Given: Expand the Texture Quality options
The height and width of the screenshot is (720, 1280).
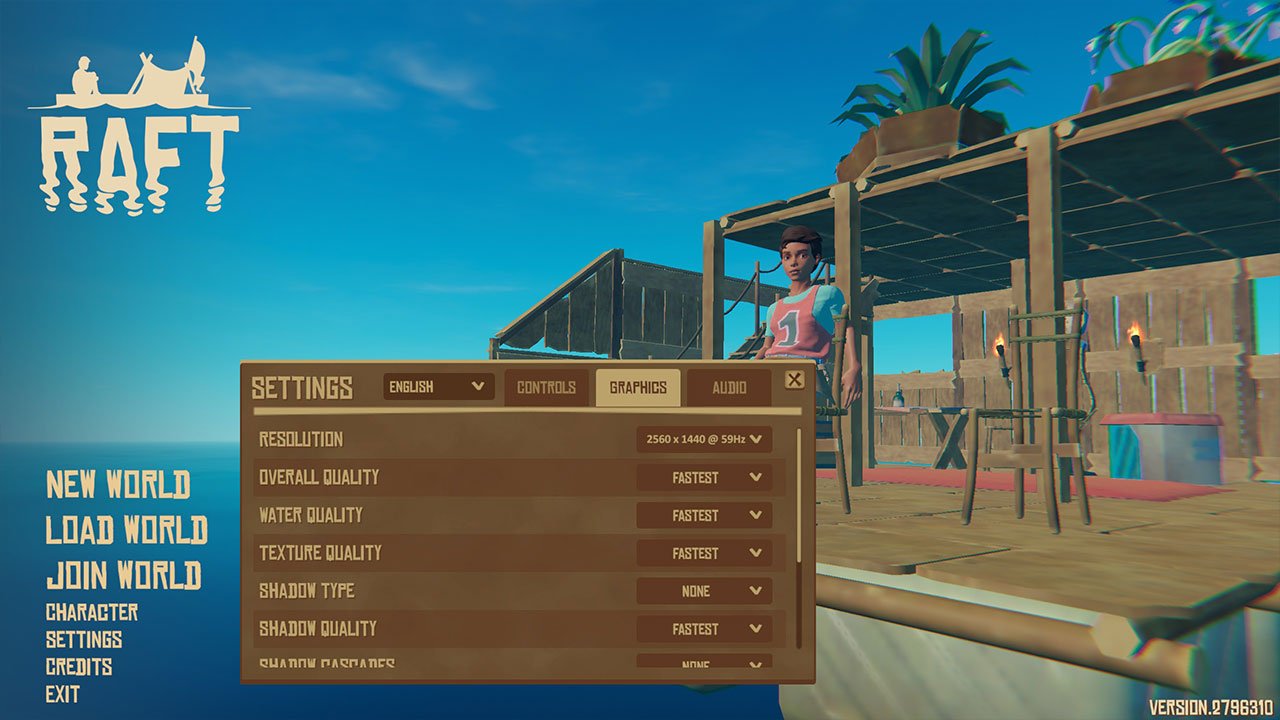Looking at the screenshot, I should [x=704, y=553].
